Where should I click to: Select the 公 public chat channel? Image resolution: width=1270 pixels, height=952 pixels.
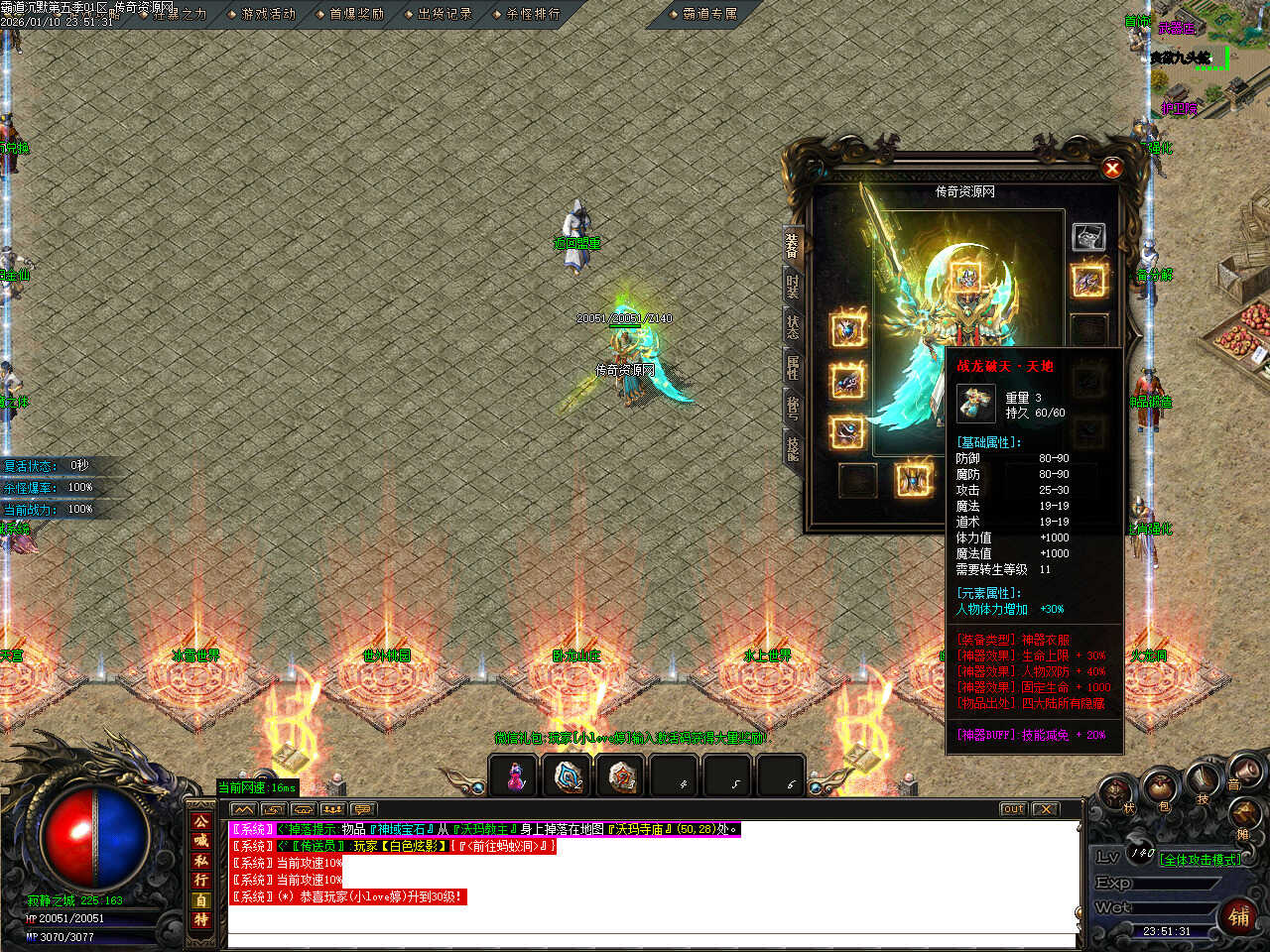[201, 821]
